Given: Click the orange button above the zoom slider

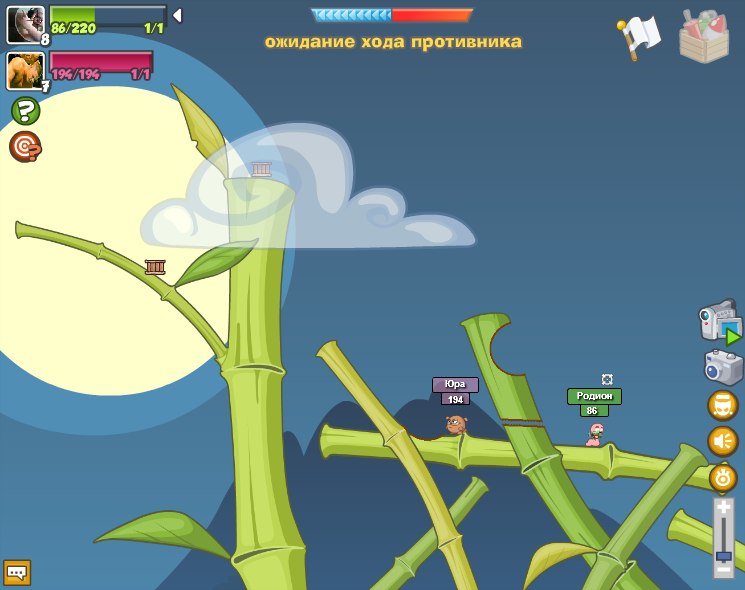Looking at the screenshot, I should point(723,477).
